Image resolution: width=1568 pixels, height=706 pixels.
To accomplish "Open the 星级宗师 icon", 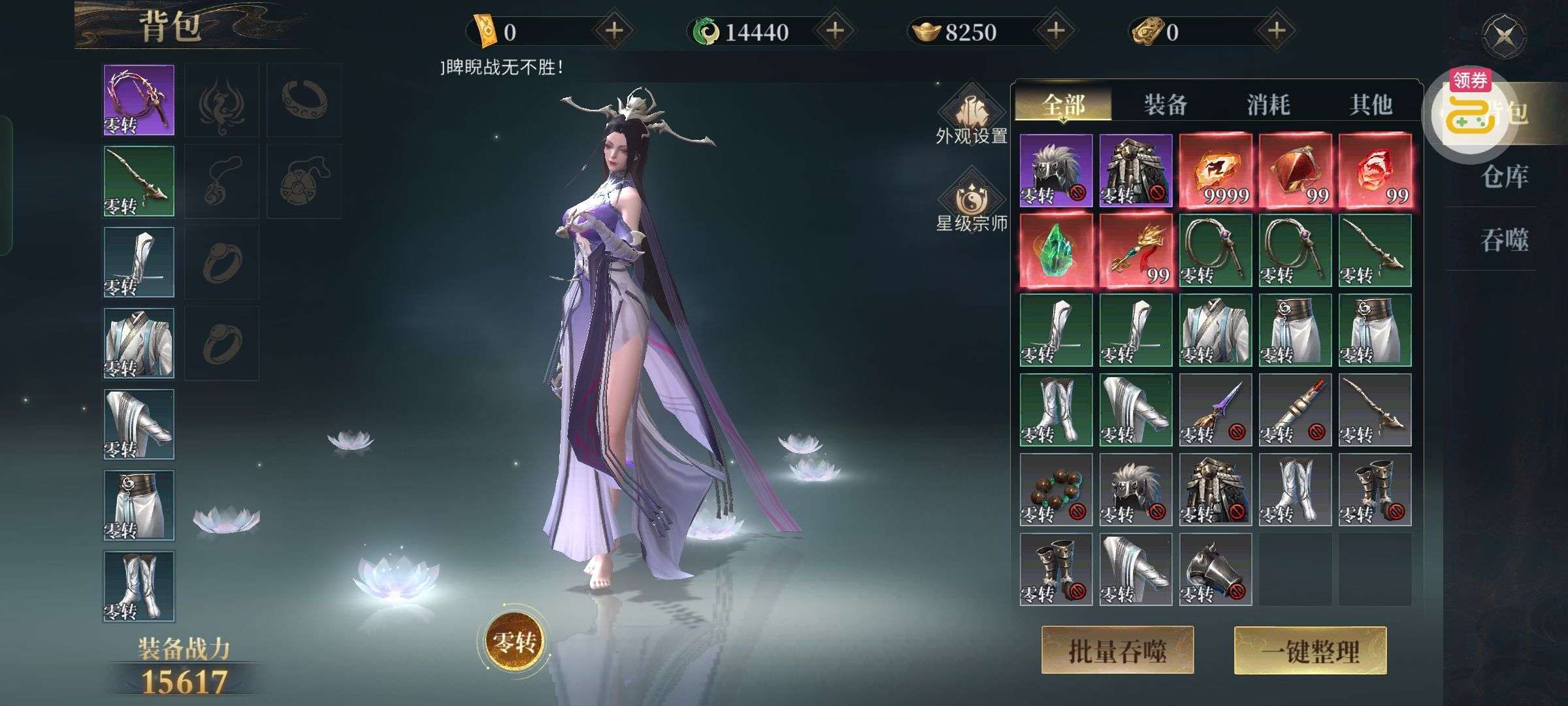I will [x=972, y=204].
